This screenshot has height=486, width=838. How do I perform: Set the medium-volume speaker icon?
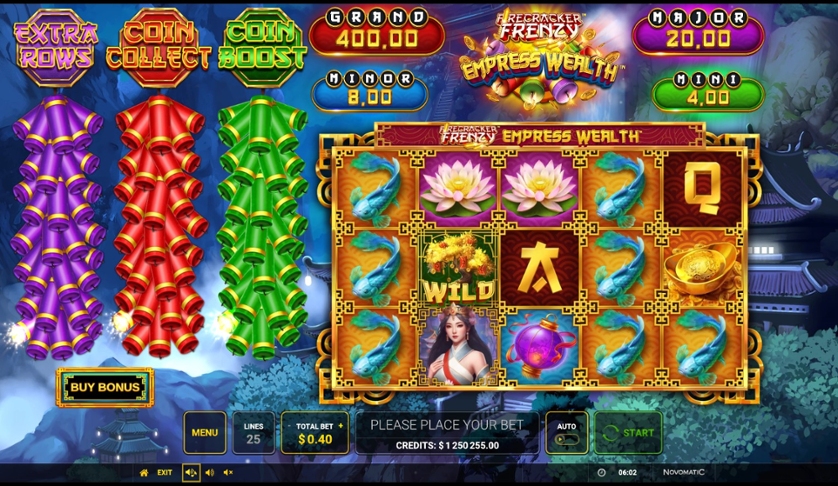(x=209, y=473)
